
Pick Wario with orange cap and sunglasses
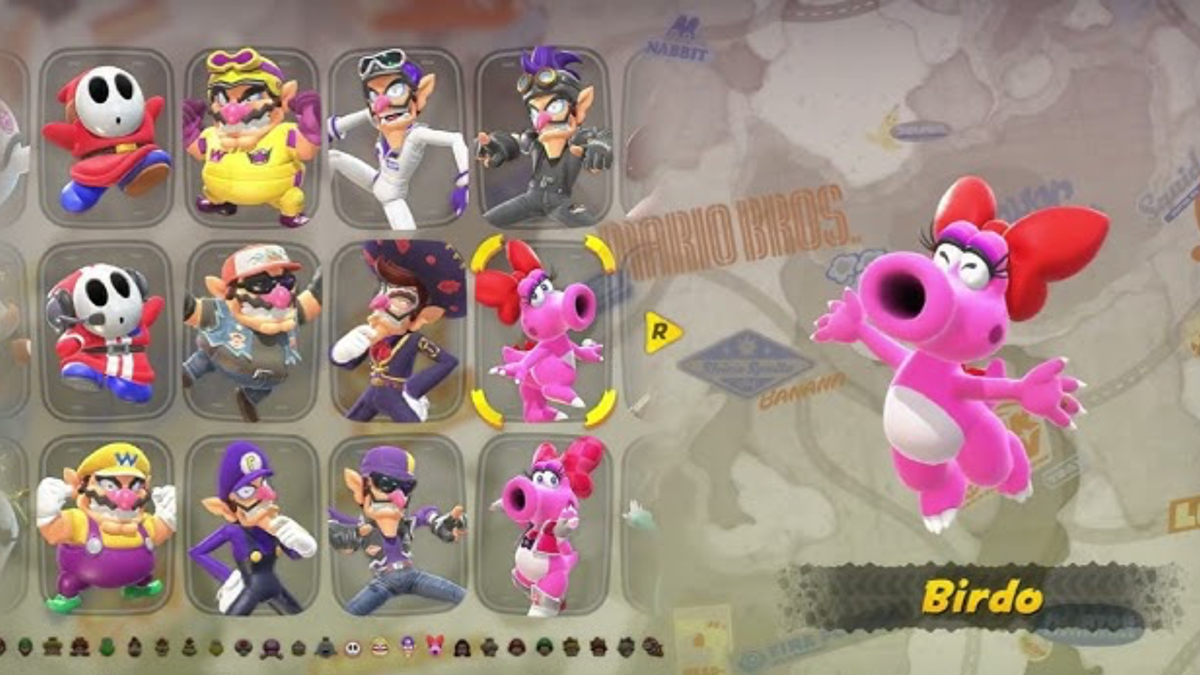tap(251, 330)
